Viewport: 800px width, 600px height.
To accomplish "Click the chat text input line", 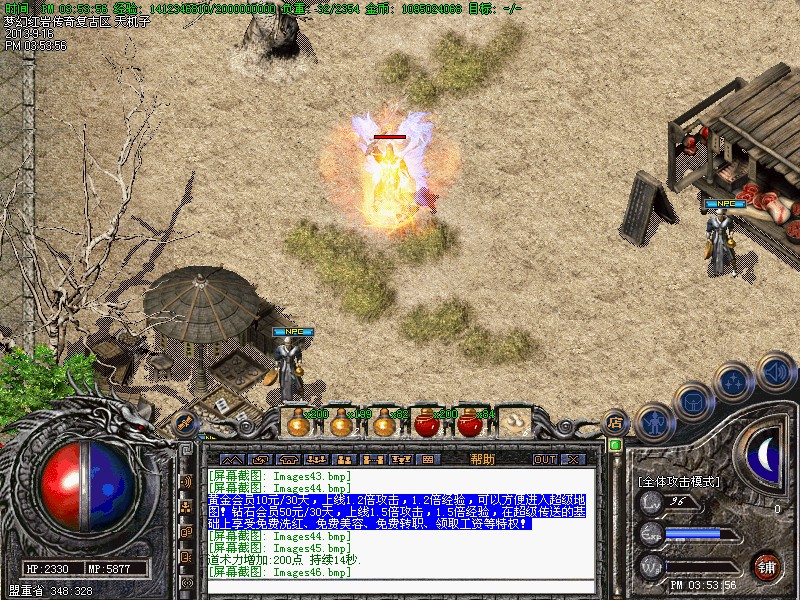I will [x=400, y=586].
